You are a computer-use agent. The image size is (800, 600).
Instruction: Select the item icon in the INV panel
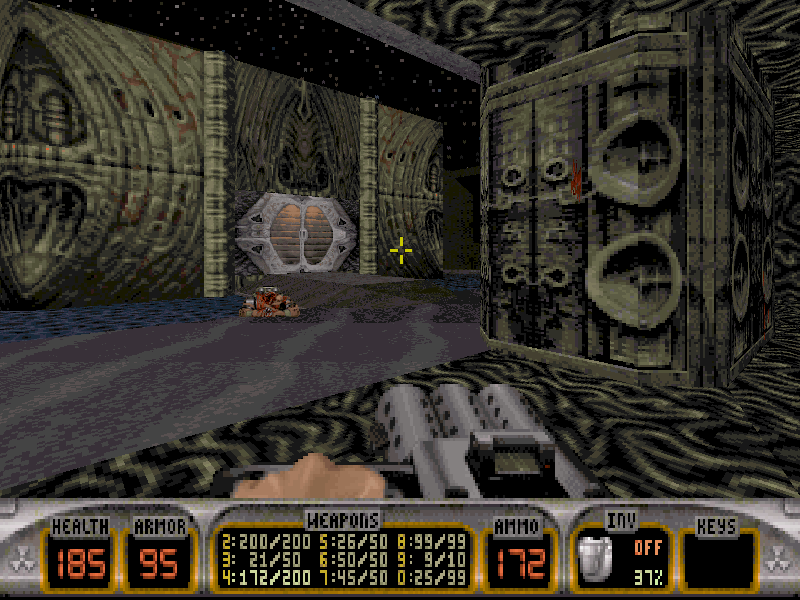coord(596,559)
